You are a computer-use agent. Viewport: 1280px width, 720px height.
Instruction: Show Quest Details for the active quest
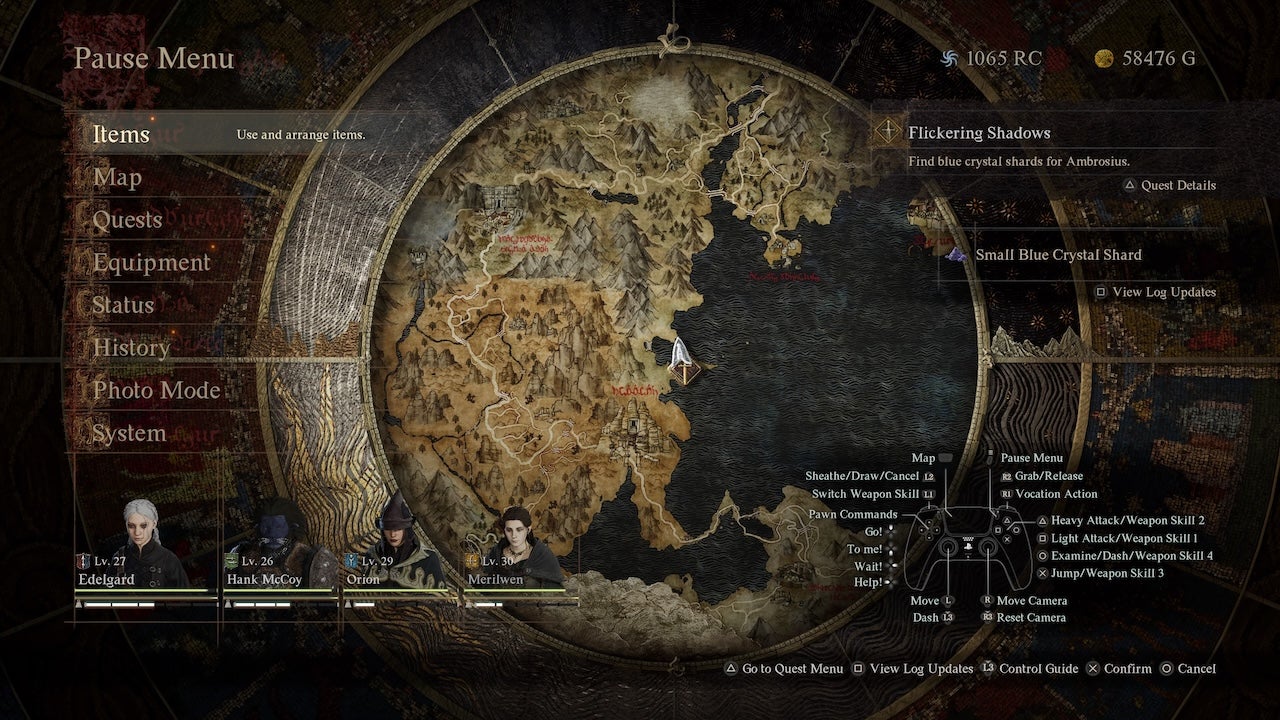point(1169,185)
